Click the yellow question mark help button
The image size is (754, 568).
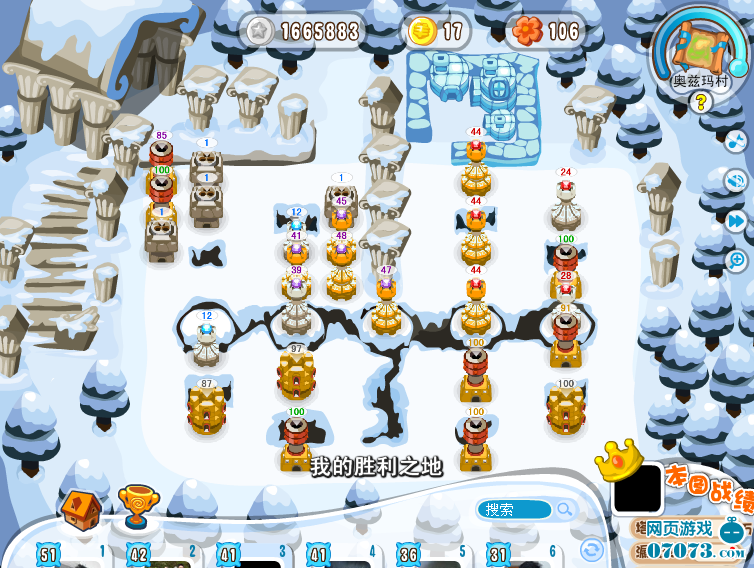click(700, 101)
